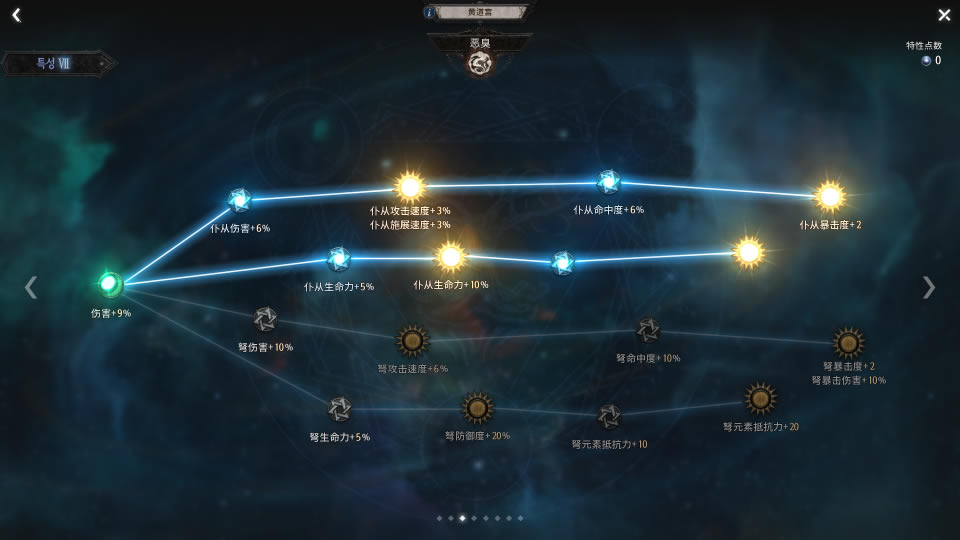Select the 弩伤害+10% node
Viewport: 960px width, 540px height.
click(265, 319)
